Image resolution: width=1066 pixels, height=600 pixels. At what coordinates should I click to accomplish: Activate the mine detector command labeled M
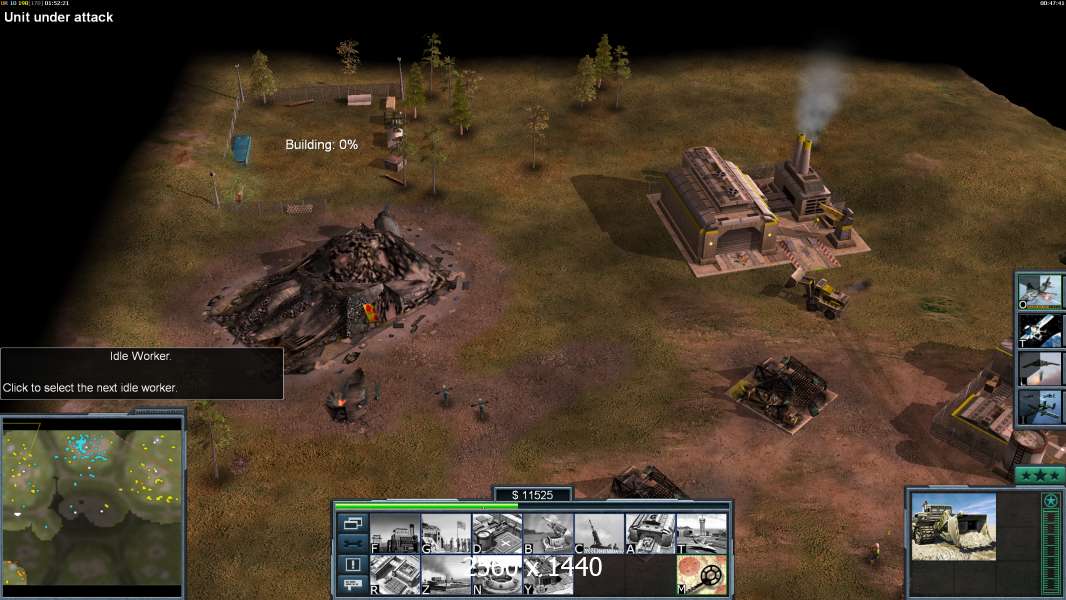click(x=701, y=575)
